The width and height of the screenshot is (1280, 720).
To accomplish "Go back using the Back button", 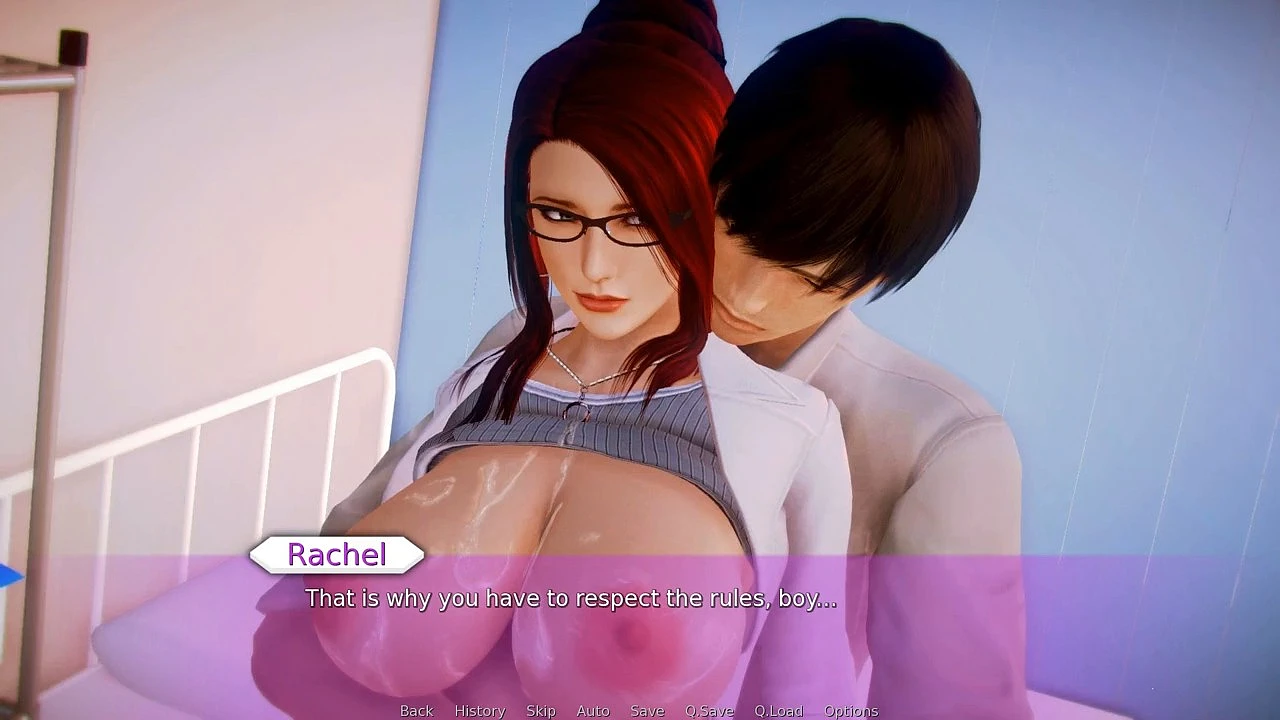I will coord(416,711).
